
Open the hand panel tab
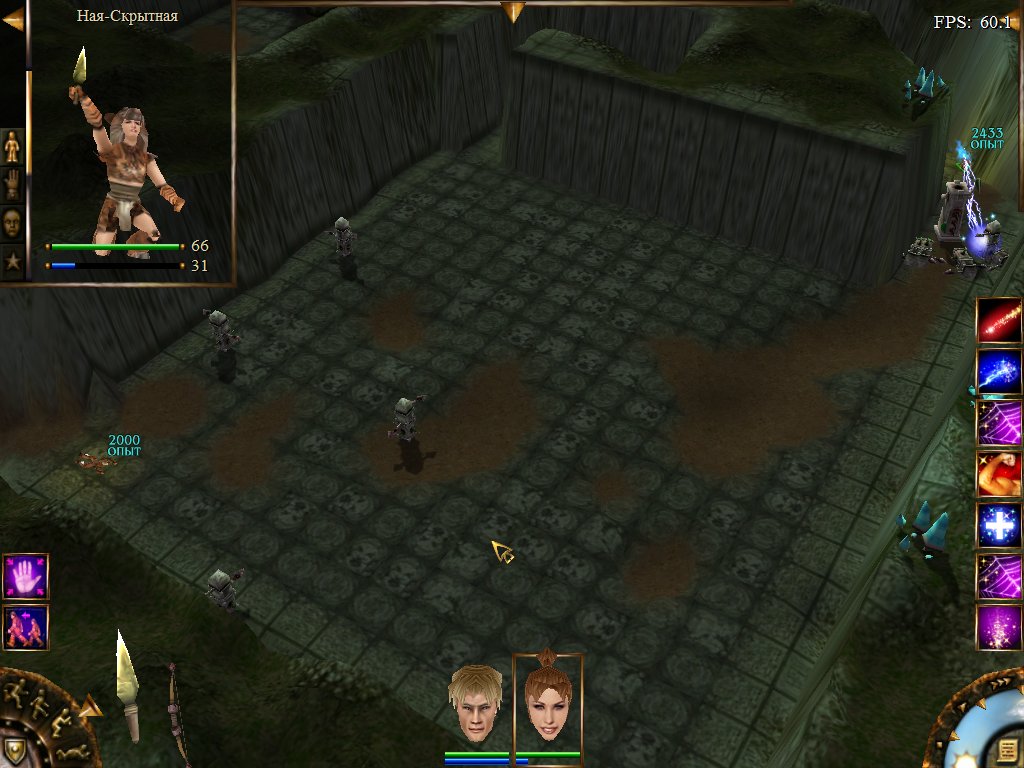(x=12, y=185)
